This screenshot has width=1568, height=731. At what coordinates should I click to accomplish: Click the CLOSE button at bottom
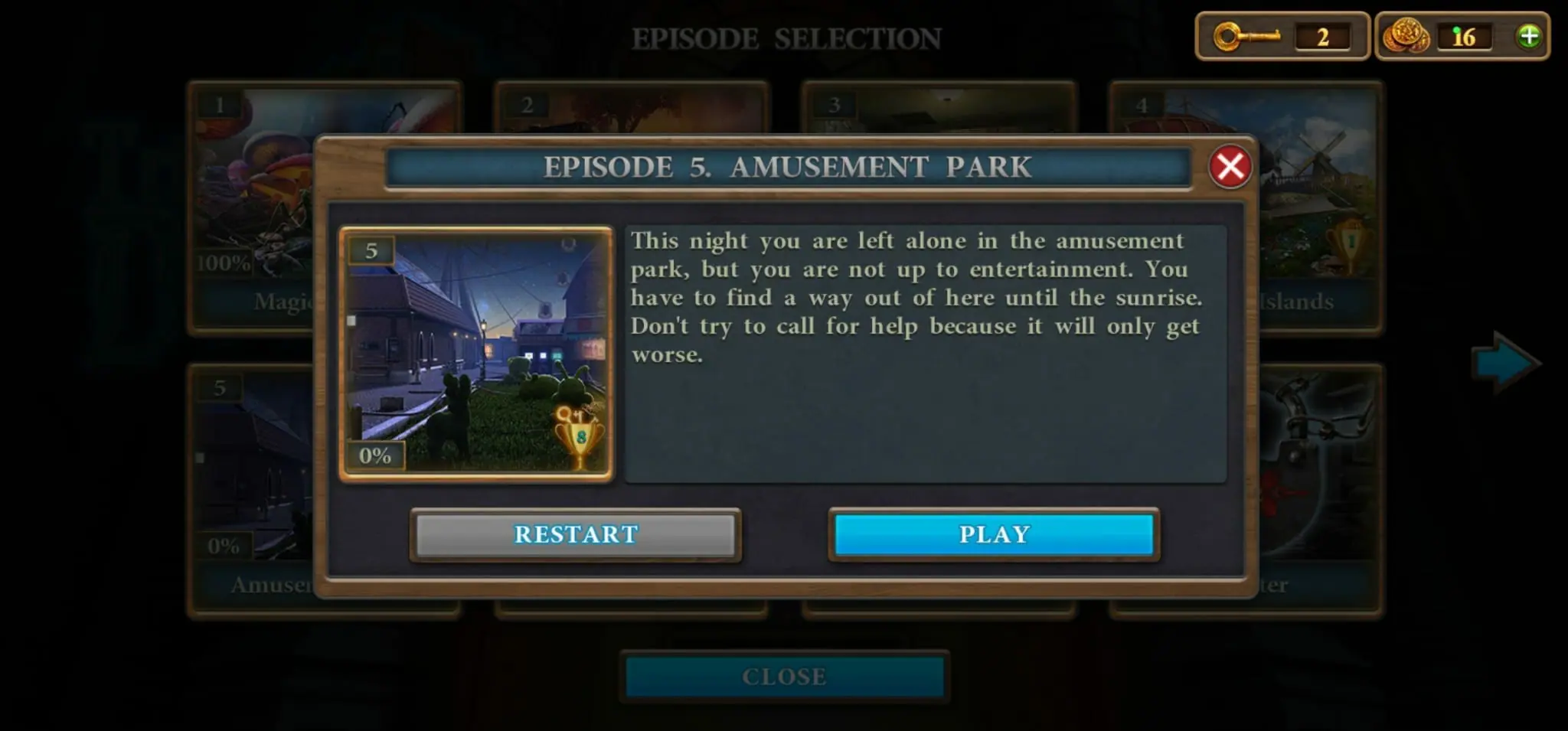[x=782, y=676]
